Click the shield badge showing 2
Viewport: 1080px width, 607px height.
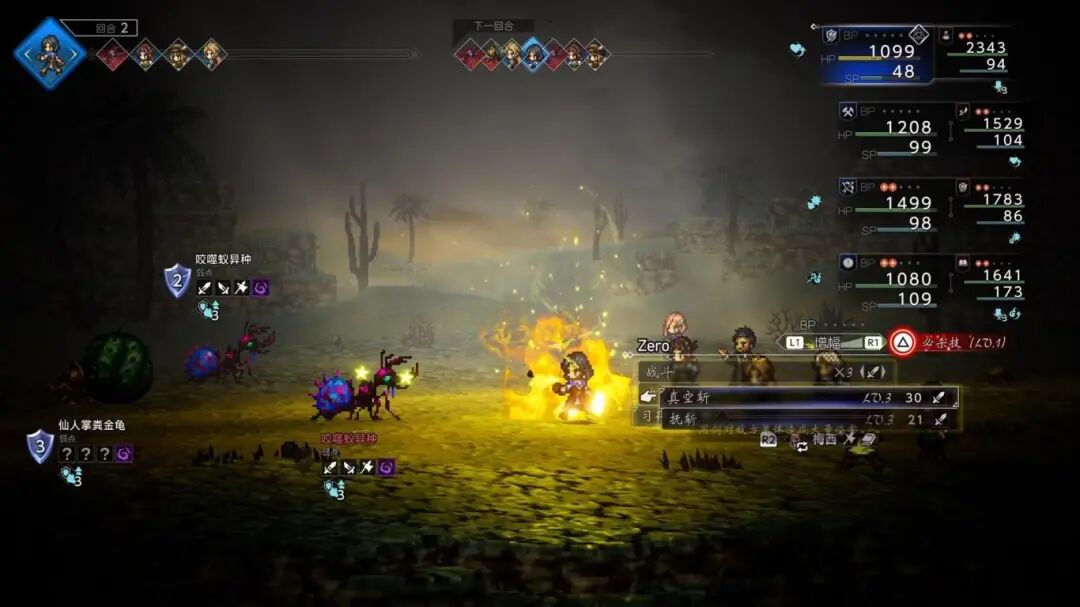coord(177,281)
